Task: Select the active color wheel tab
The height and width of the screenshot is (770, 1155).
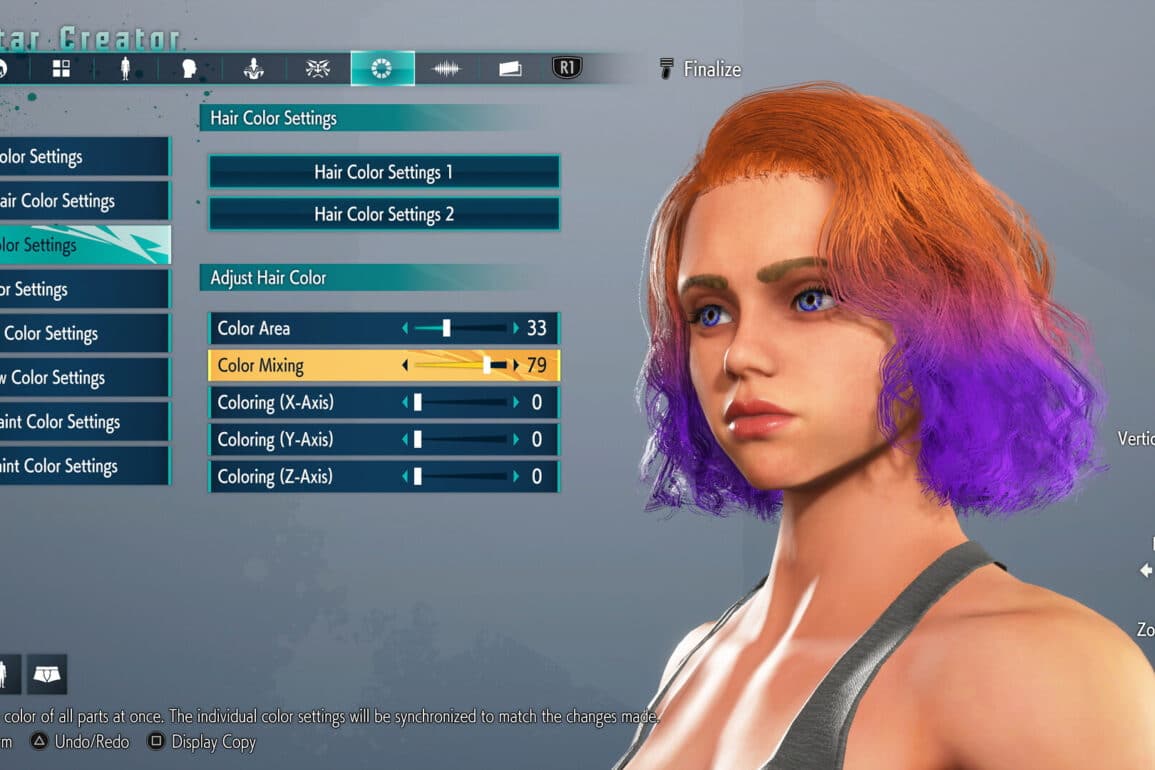Action: click(382, 68)
